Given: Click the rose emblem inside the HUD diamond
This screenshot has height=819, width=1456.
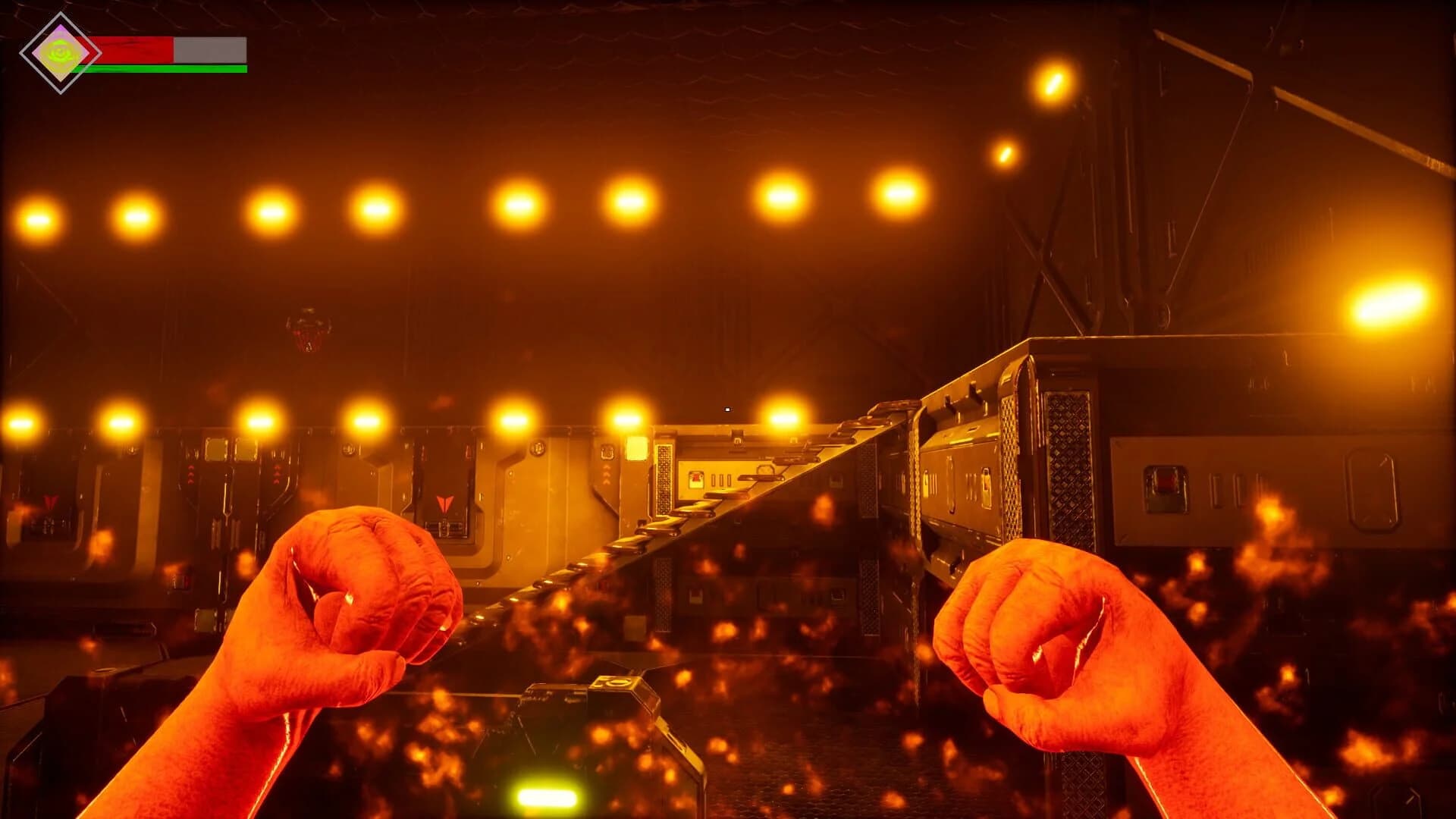Looking at the screenshot, I should 59,52.
